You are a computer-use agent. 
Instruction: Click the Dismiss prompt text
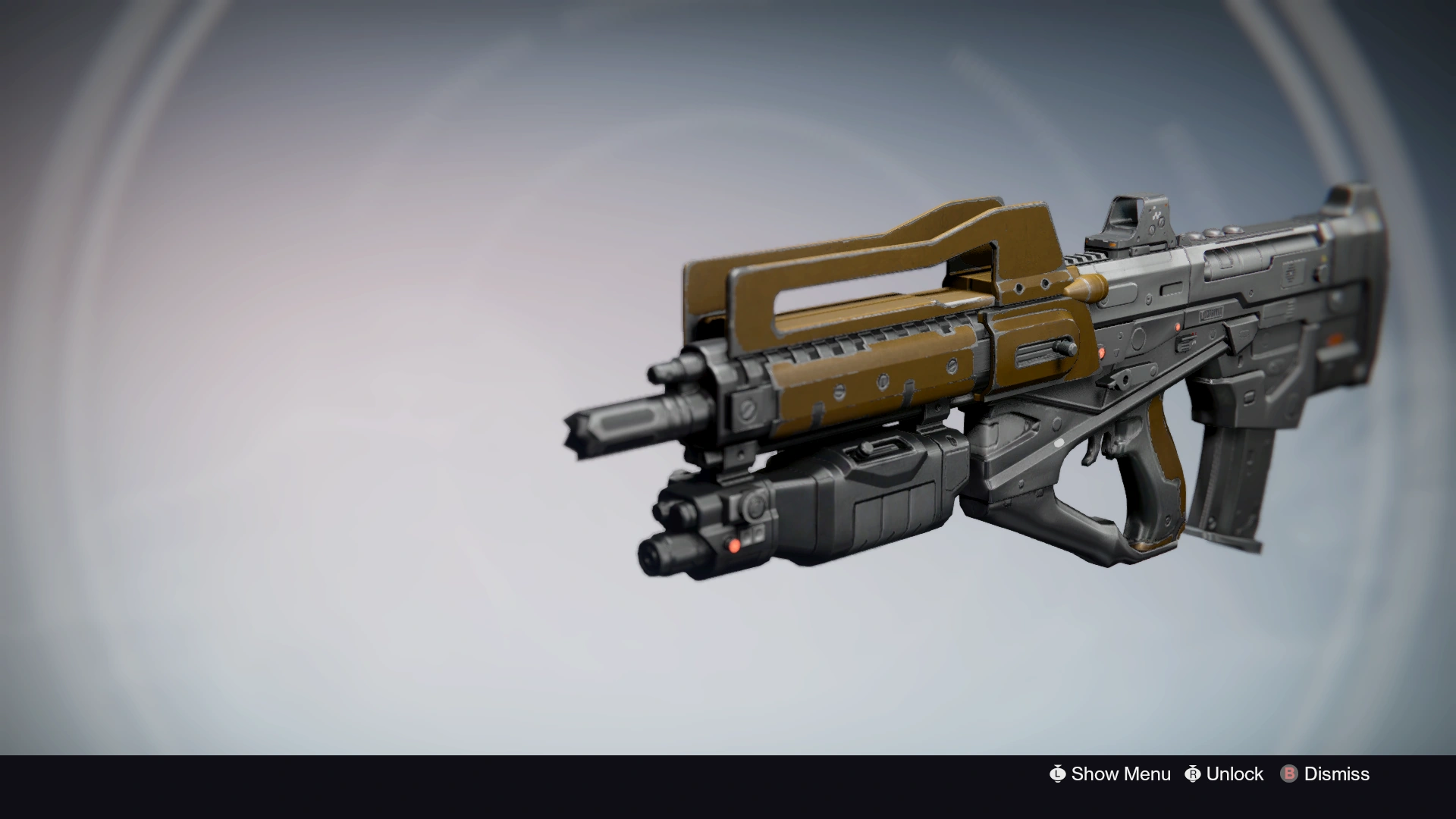click(1336, 773)
